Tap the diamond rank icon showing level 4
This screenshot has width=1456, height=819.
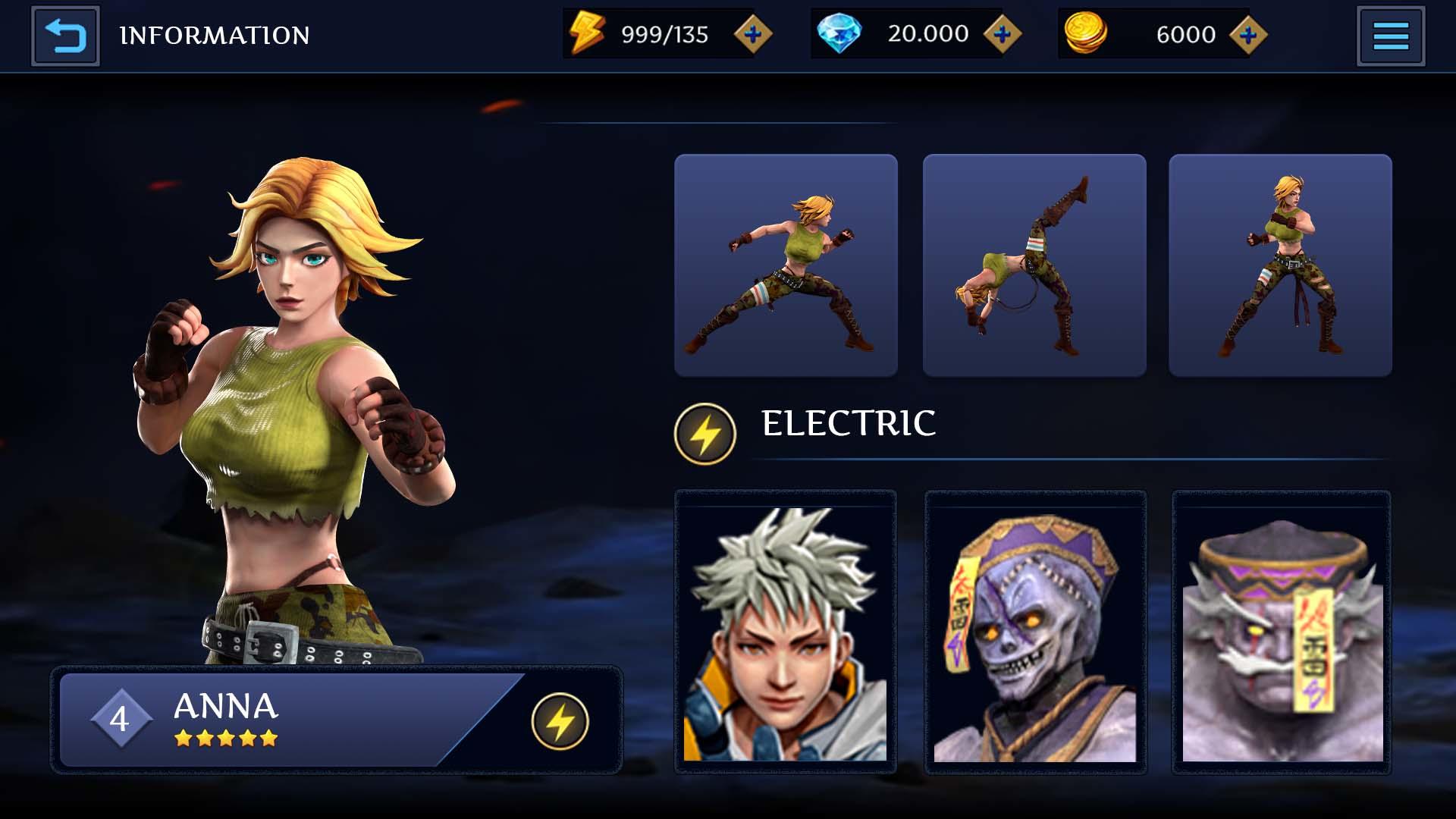(x=121, y=718)
